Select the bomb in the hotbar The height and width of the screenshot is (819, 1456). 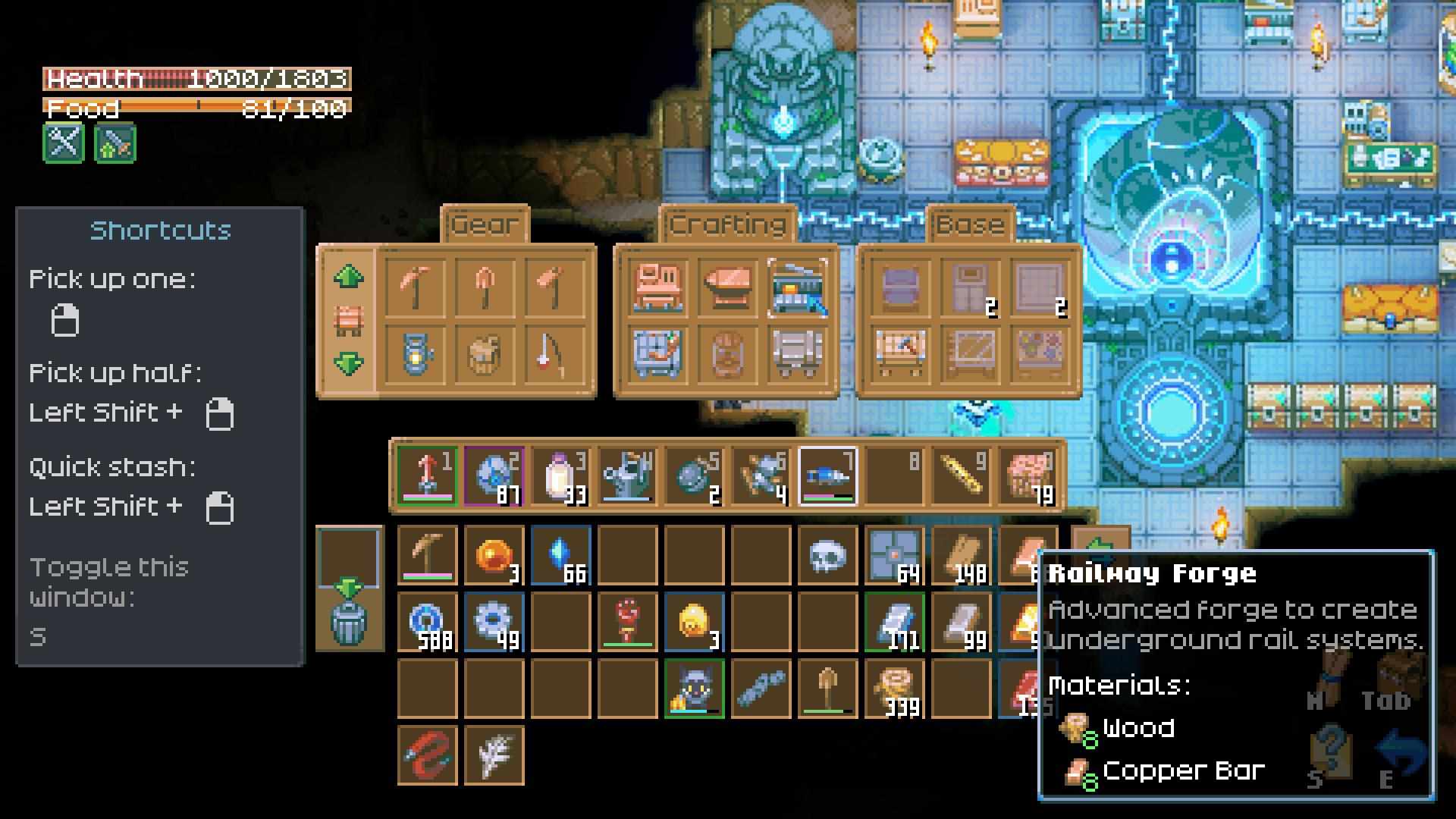693,476
